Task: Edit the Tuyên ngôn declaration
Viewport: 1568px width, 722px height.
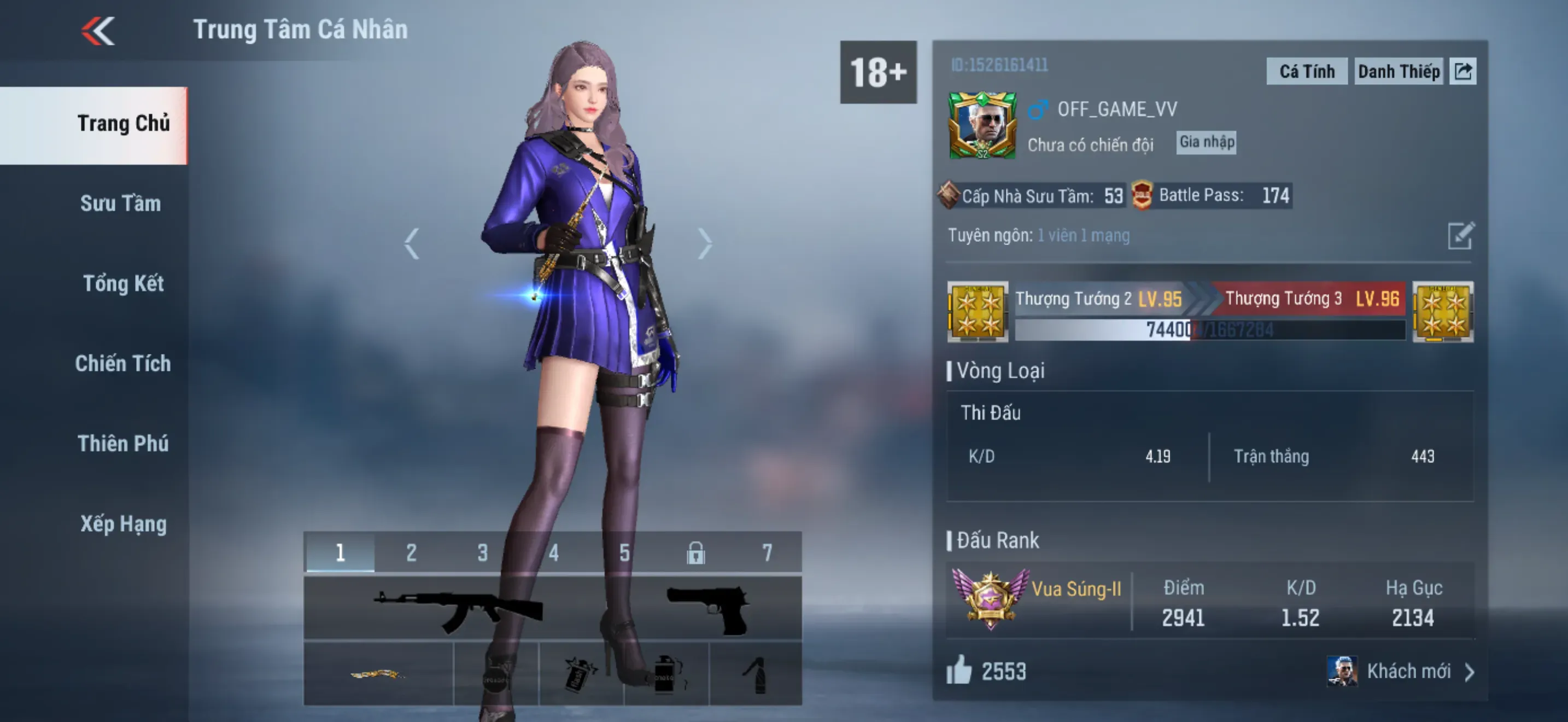Action: click(x=1460, y=236)
